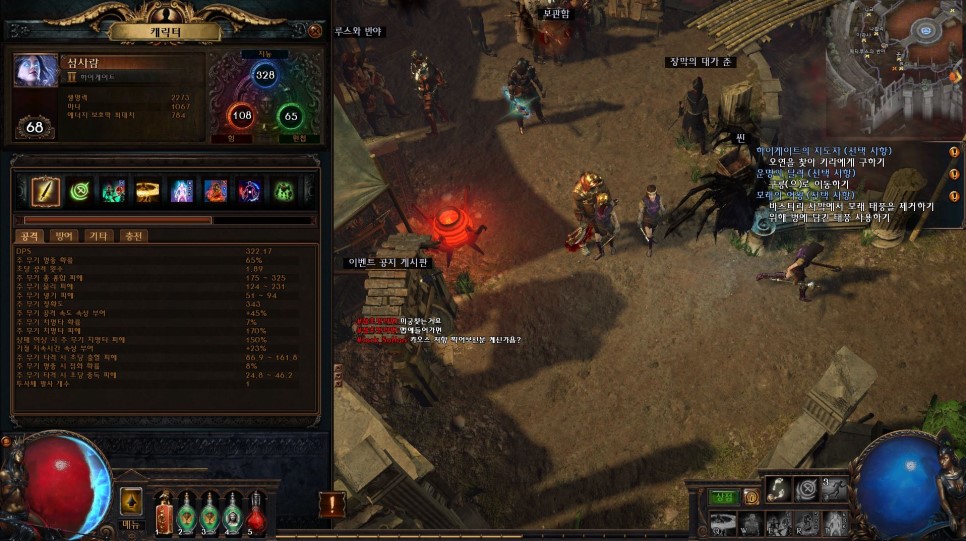
Task: Open the 메뉴 button
Action: 131,506
